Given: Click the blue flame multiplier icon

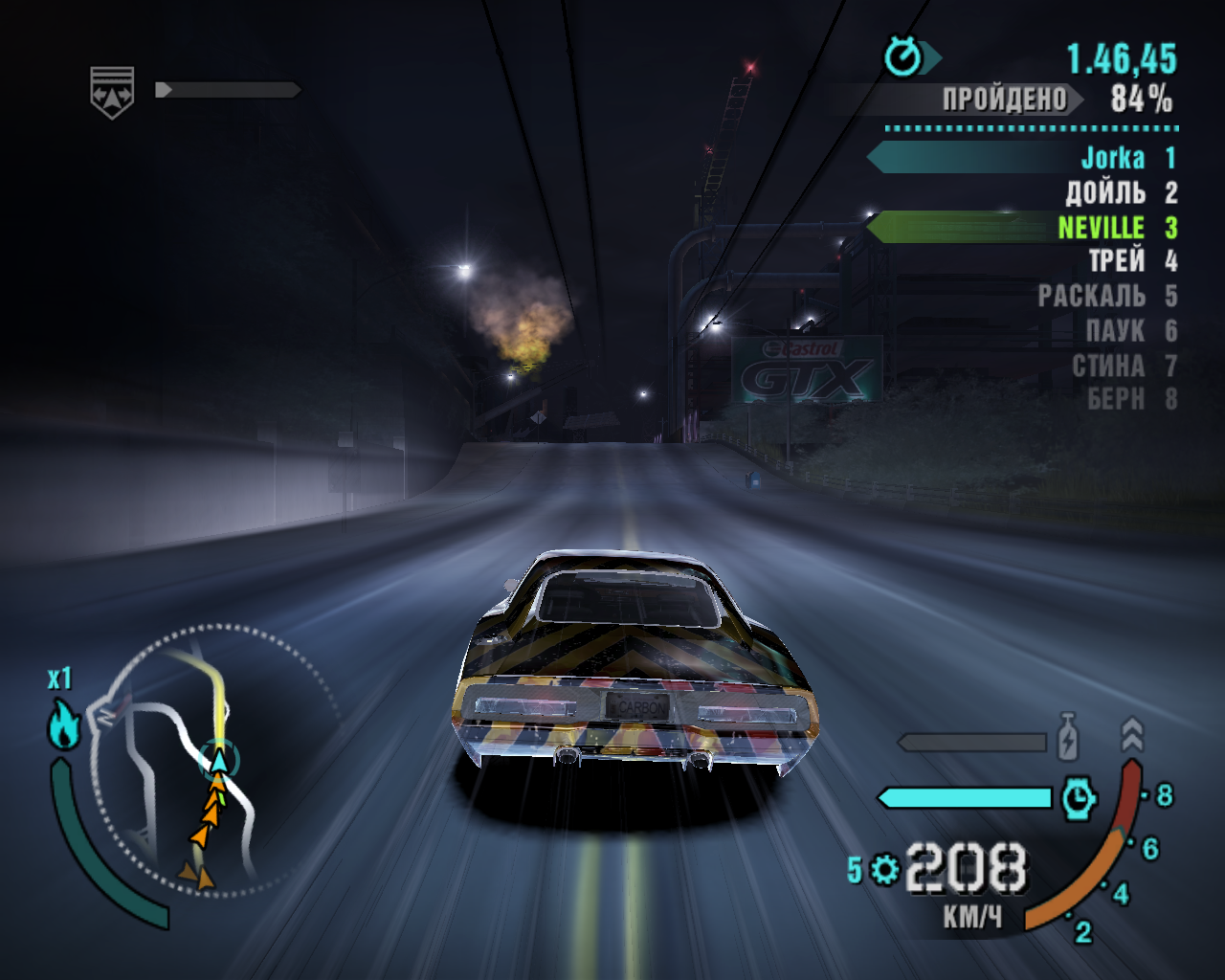Looking at the screenshot, I should point(63,724).
